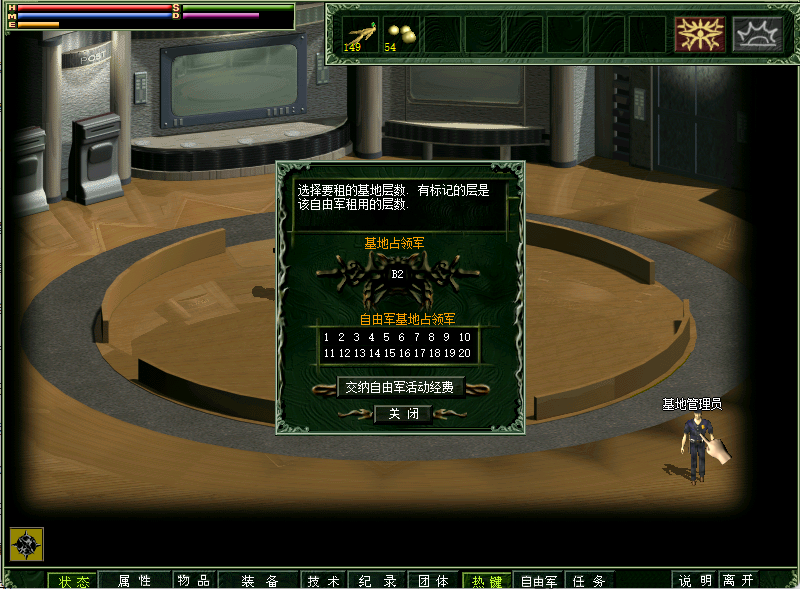Image resolution: width=800 pixels, height=589 pixels.
Task: Open the 属性 attributes panel
Action: pos(134,580)
